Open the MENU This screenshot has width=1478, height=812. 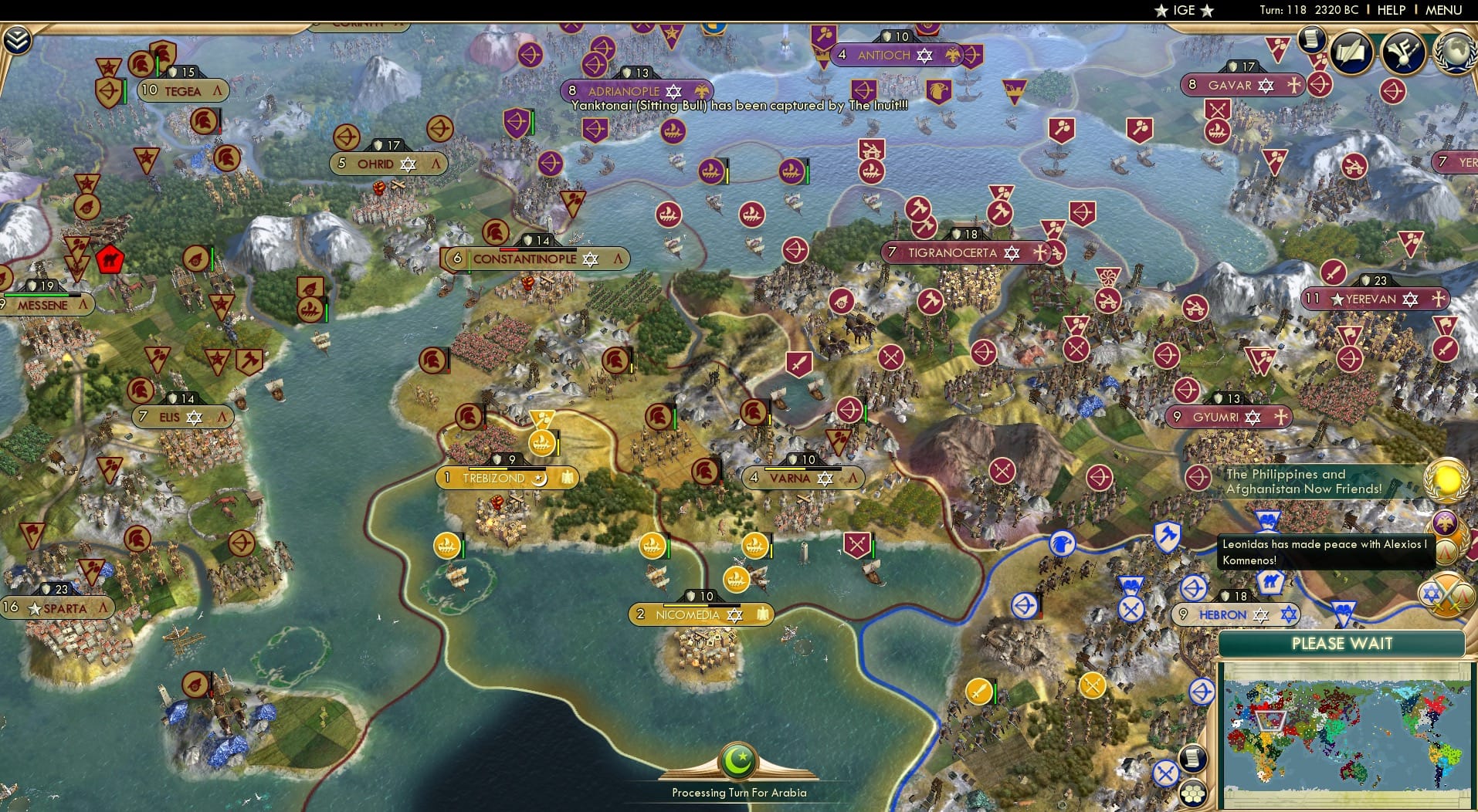click(1443, 10)
